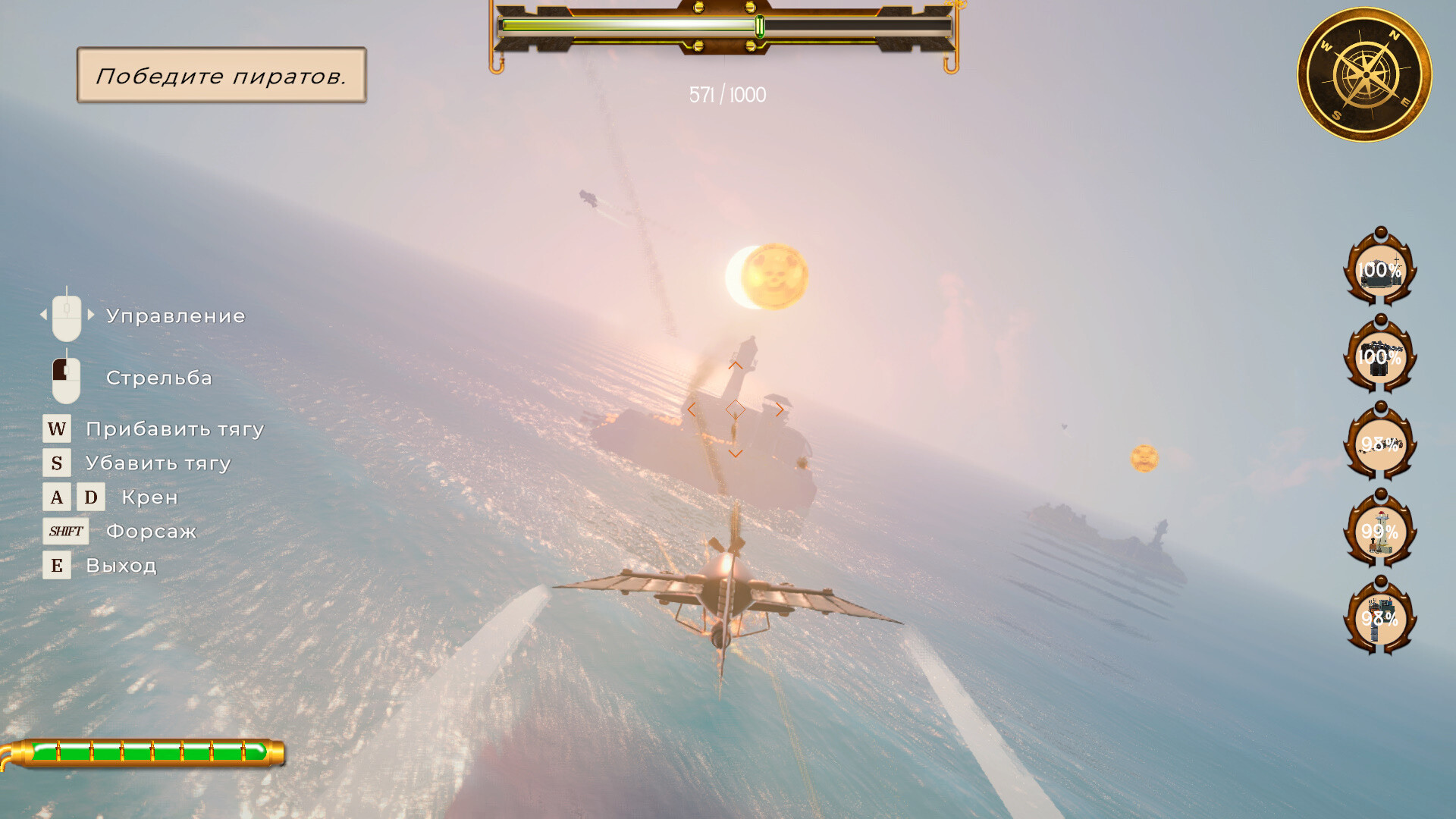Select the bottom machinery icon showing 98%

pos(1382,620)
